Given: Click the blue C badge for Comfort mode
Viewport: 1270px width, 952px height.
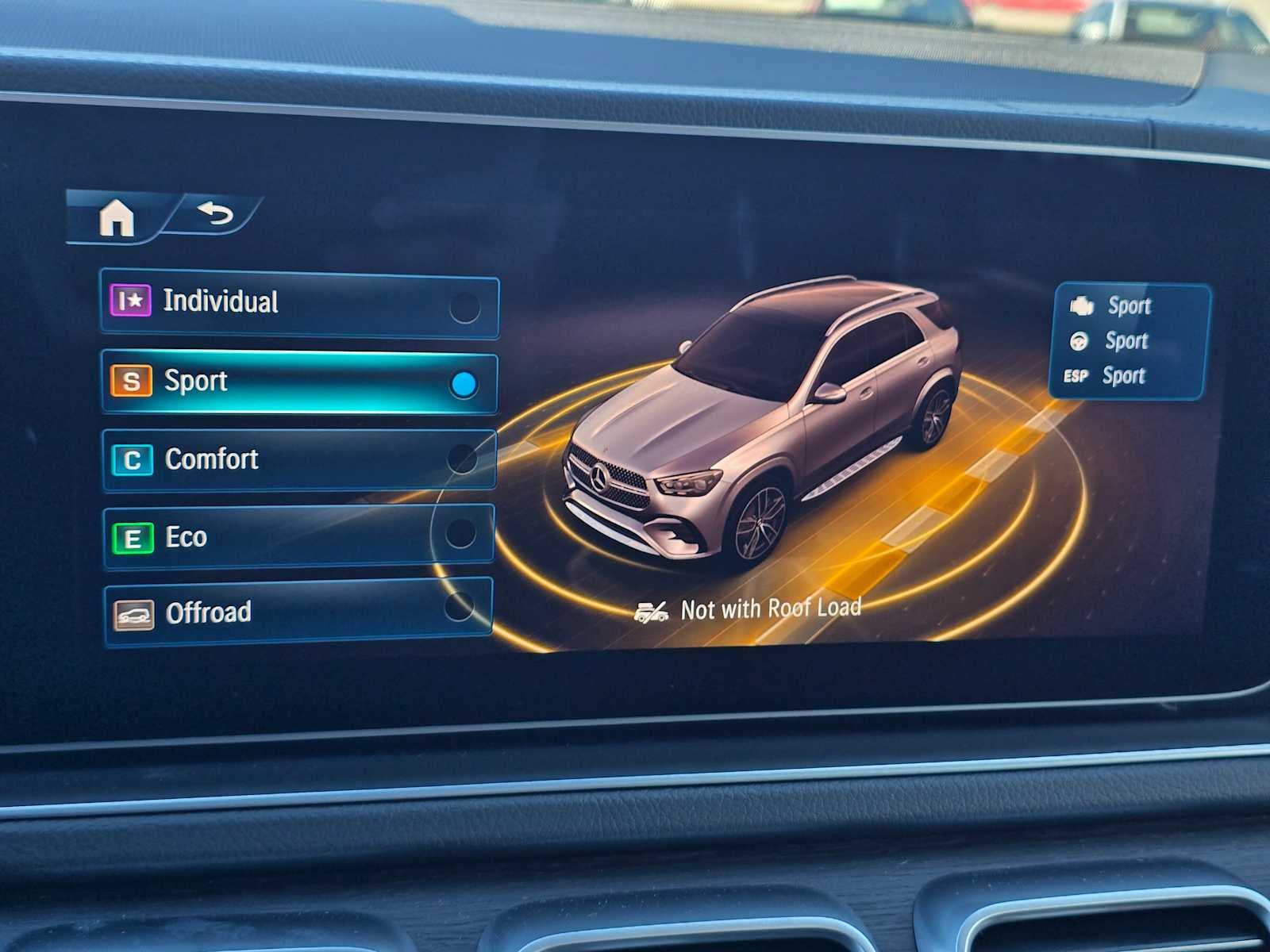Looking at the screenshot, I should pyautogui.click(x=135, y=459).
